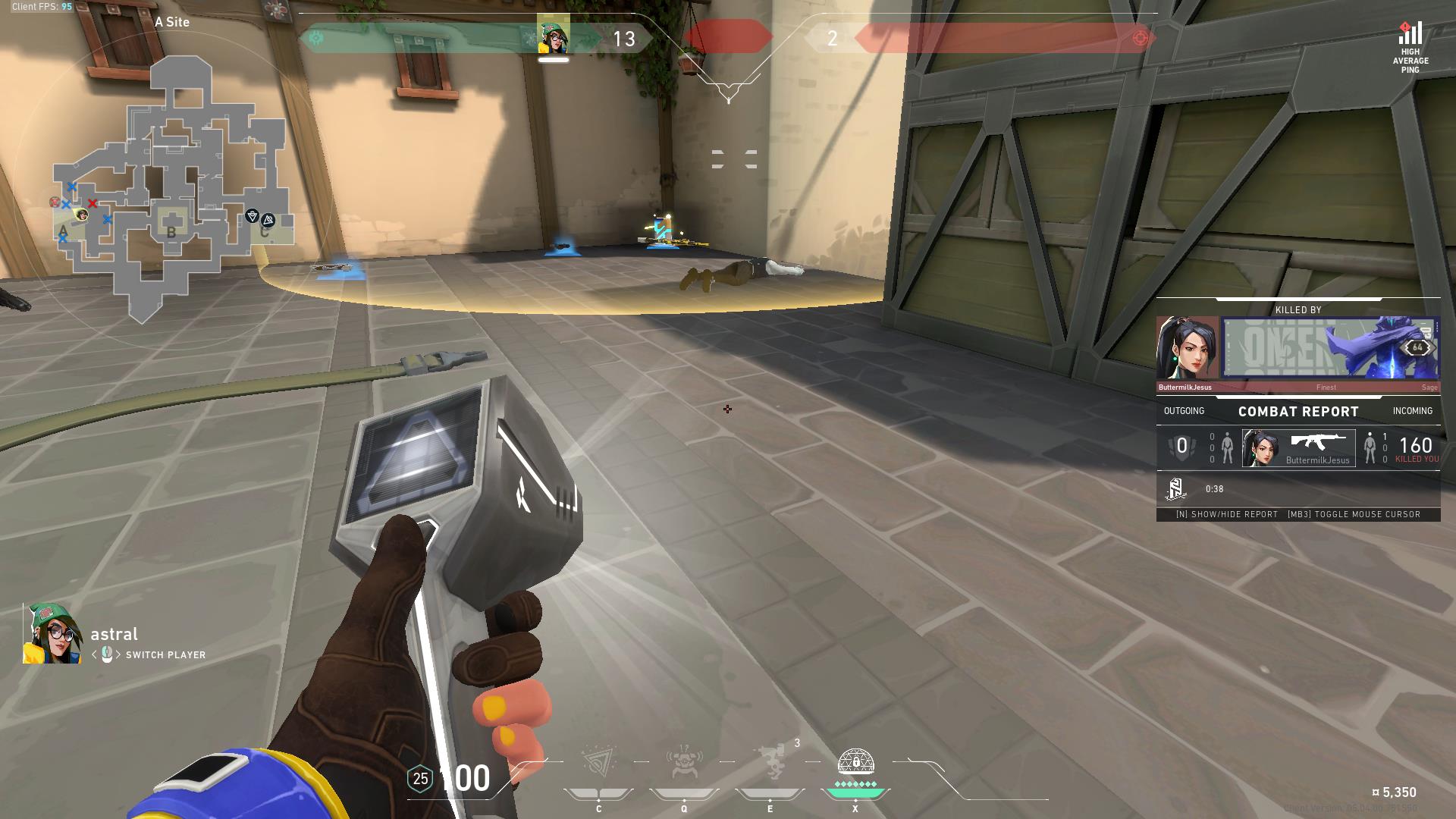Click the High Average Ping indicator

(1410, 47)
